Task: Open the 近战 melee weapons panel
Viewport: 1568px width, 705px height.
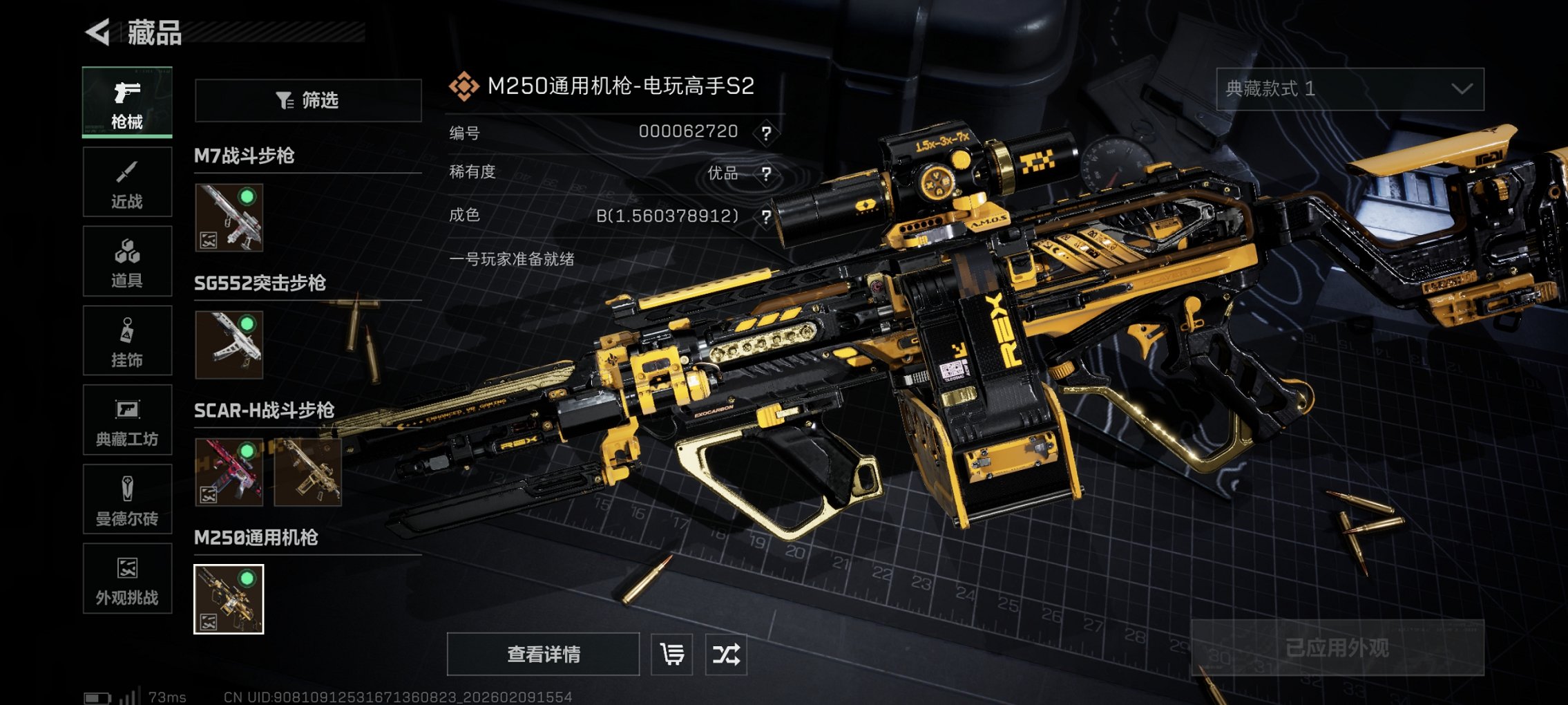Action: [x=127, y=182]
